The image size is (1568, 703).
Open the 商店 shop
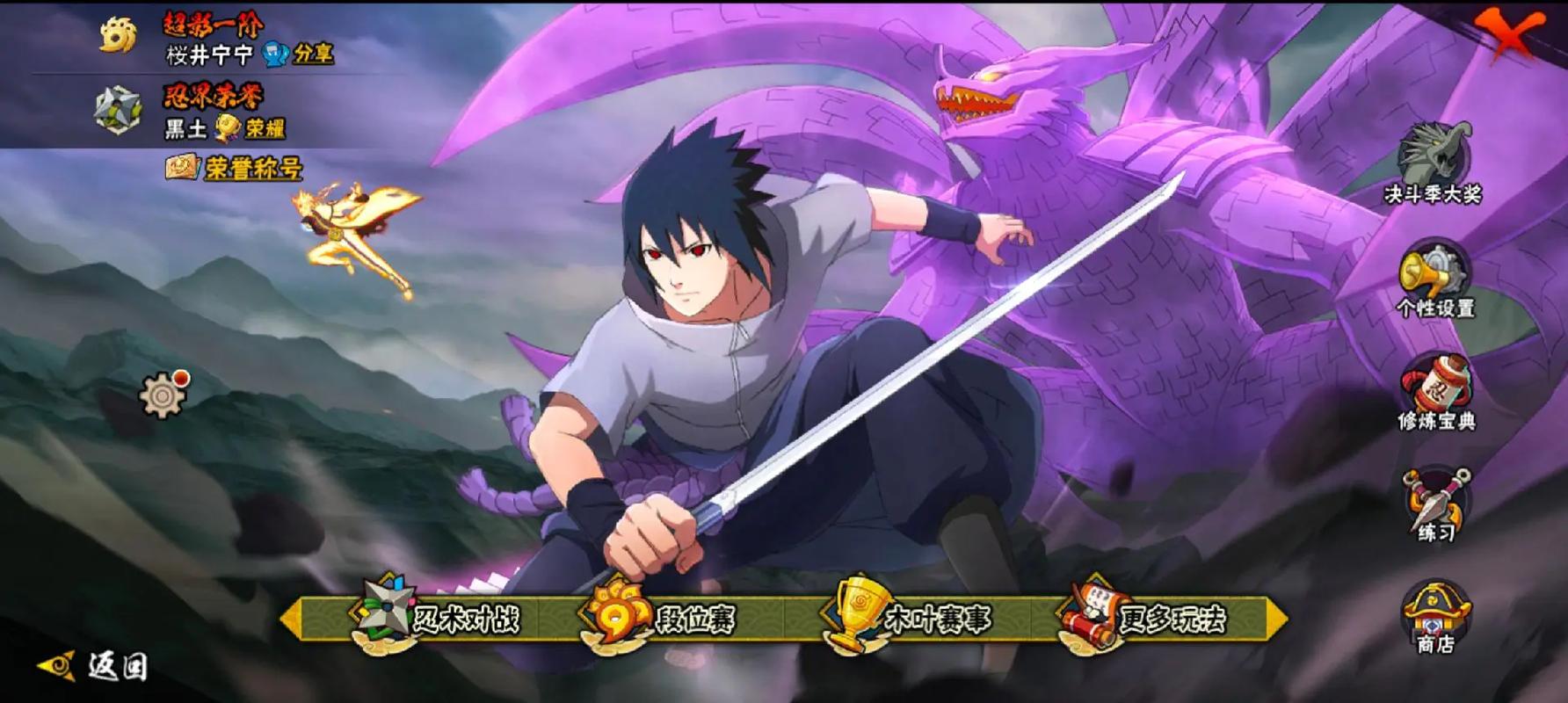tap(1435, 617)
